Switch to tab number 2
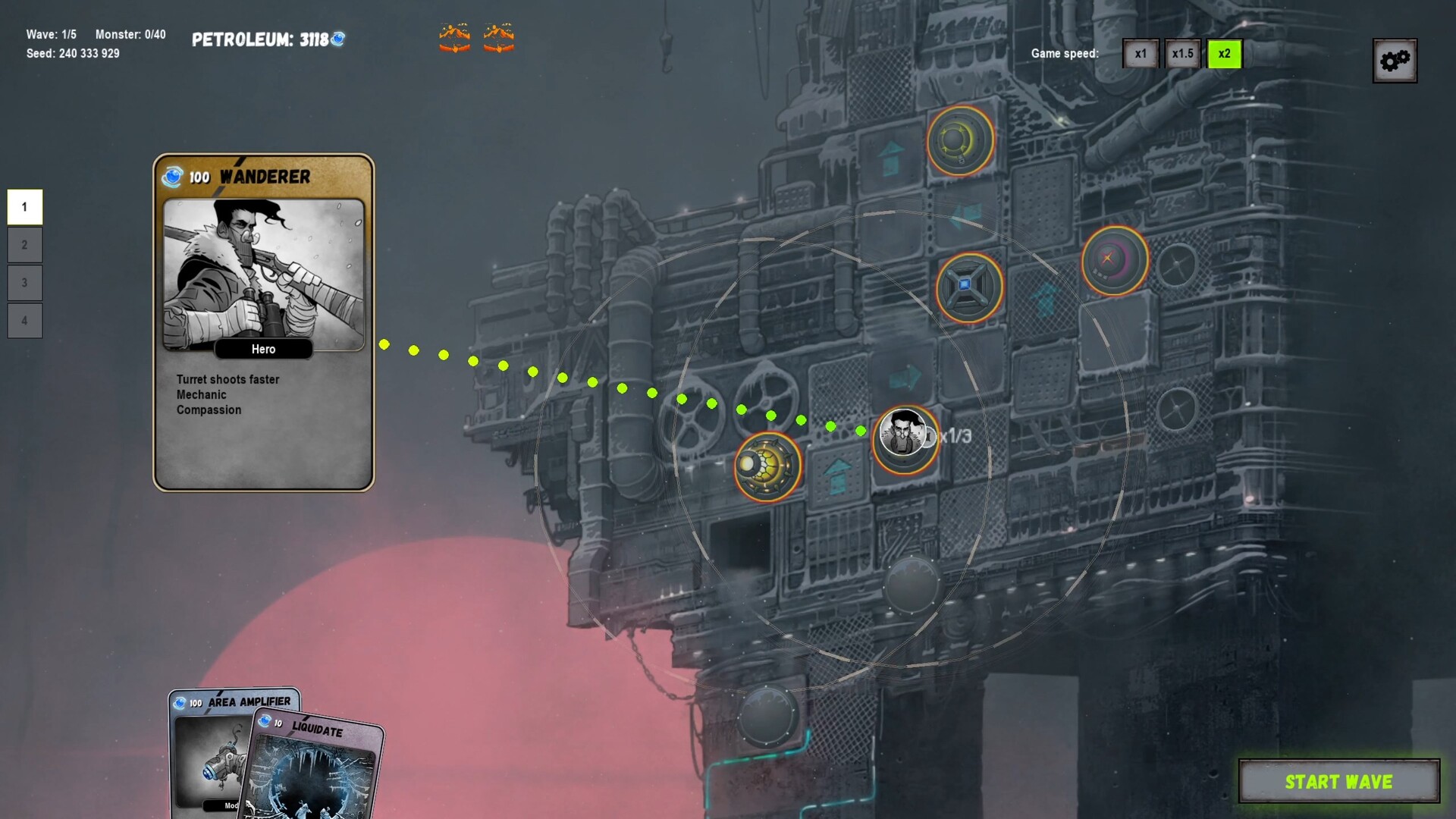Image resolution: width=1456 pixels, height=819 pixels. (x=25, y=245)
